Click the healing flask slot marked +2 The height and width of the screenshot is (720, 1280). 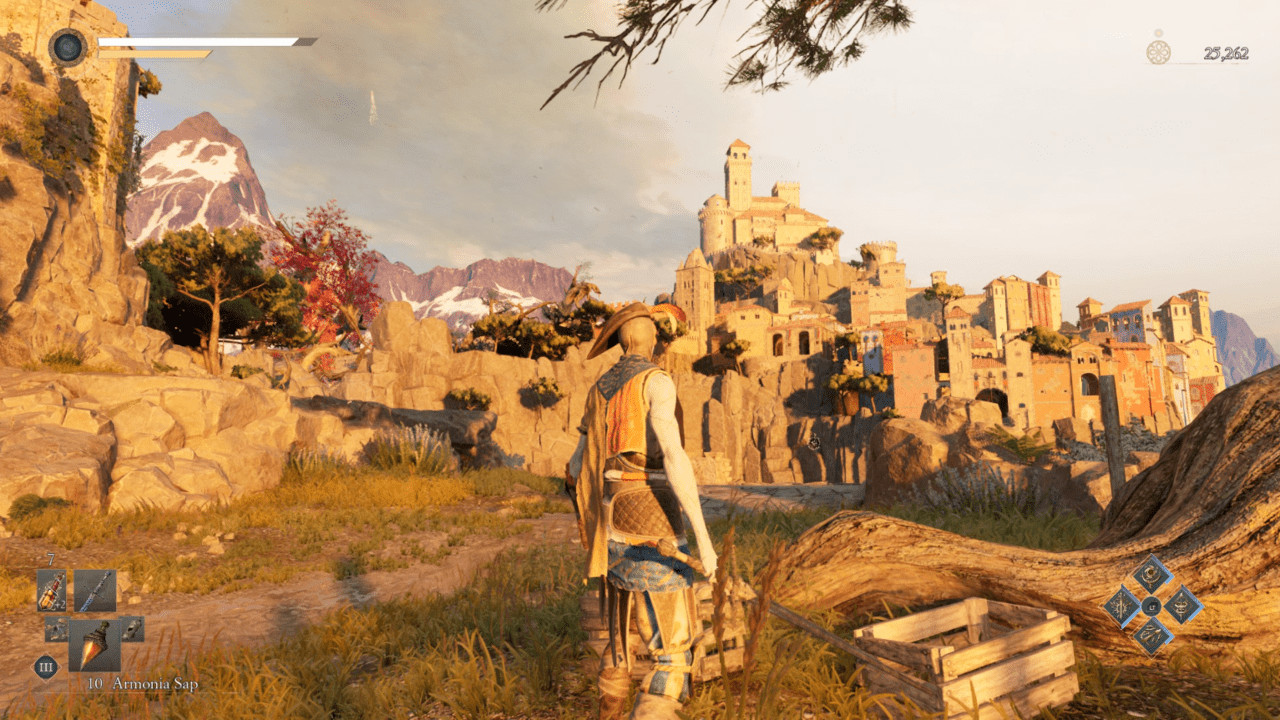52,590
